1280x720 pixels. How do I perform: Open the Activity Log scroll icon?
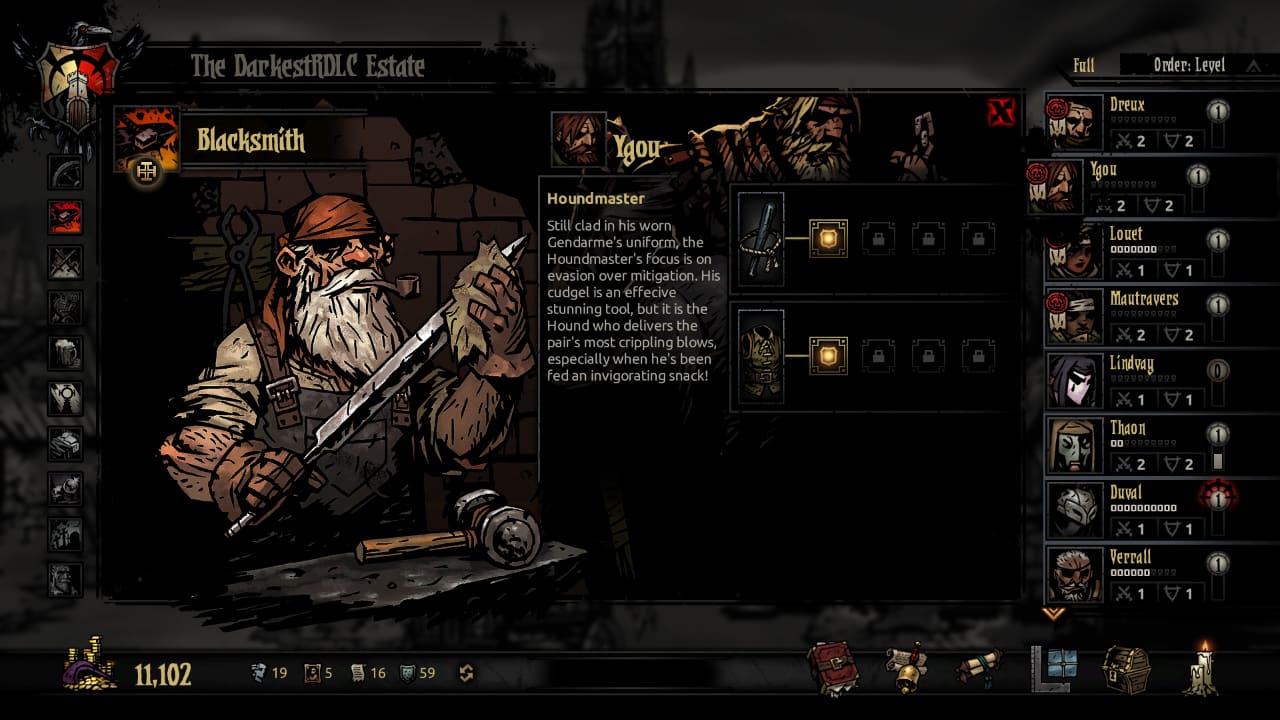979,667
